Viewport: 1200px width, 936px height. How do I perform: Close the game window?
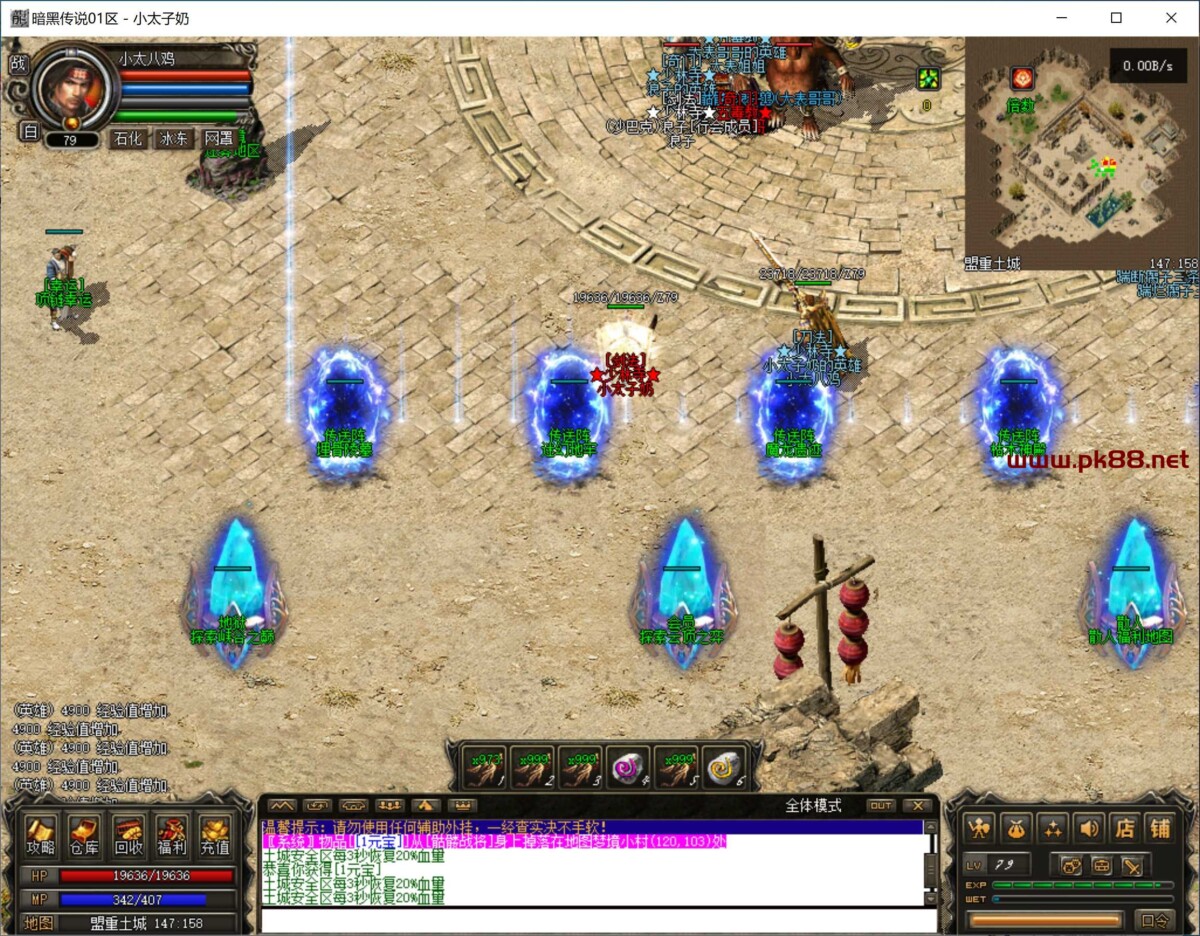1171,18
